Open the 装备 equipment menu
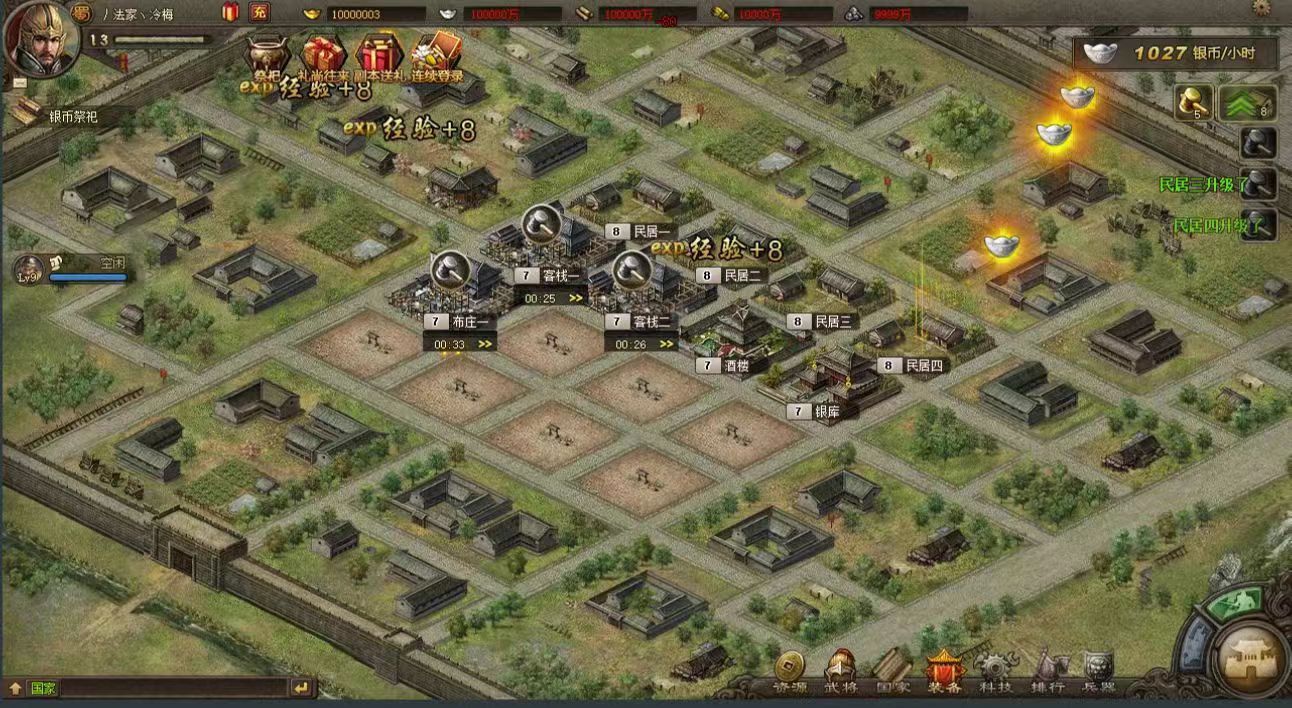Viewport: 1292px width, 708px height. click(944, 671)
